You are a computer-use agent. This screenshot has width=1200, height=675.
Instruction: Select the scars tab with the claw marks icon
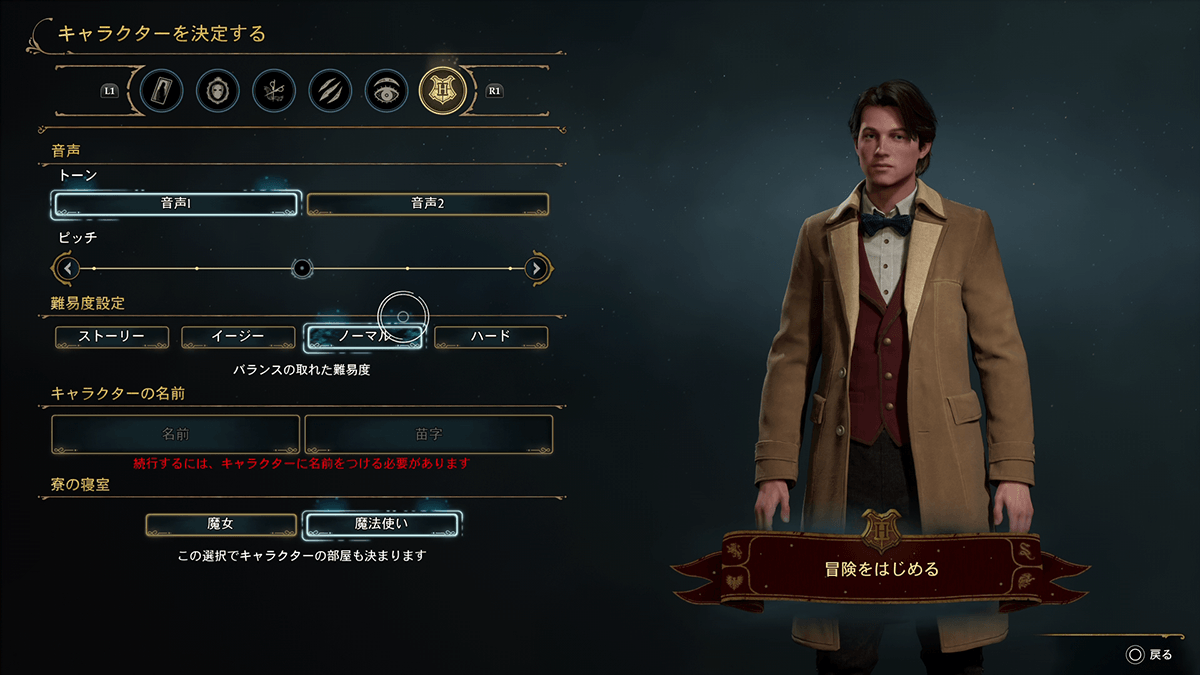point(329,90)
